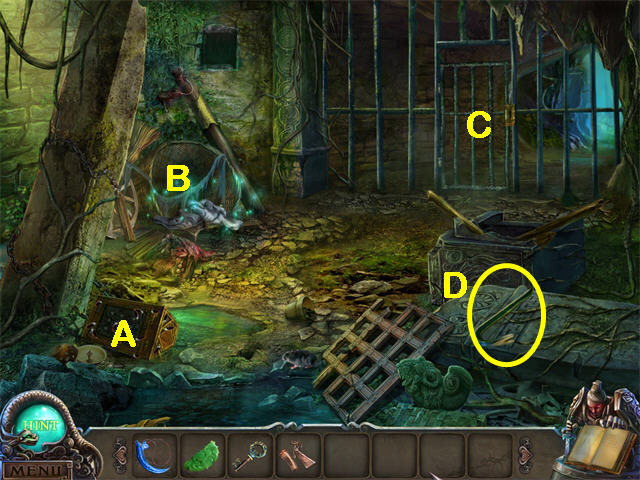640x480 pixels.
Task: Click the inventory right scroll arrow
Action: pyautogui.click(x=526, y=453)
